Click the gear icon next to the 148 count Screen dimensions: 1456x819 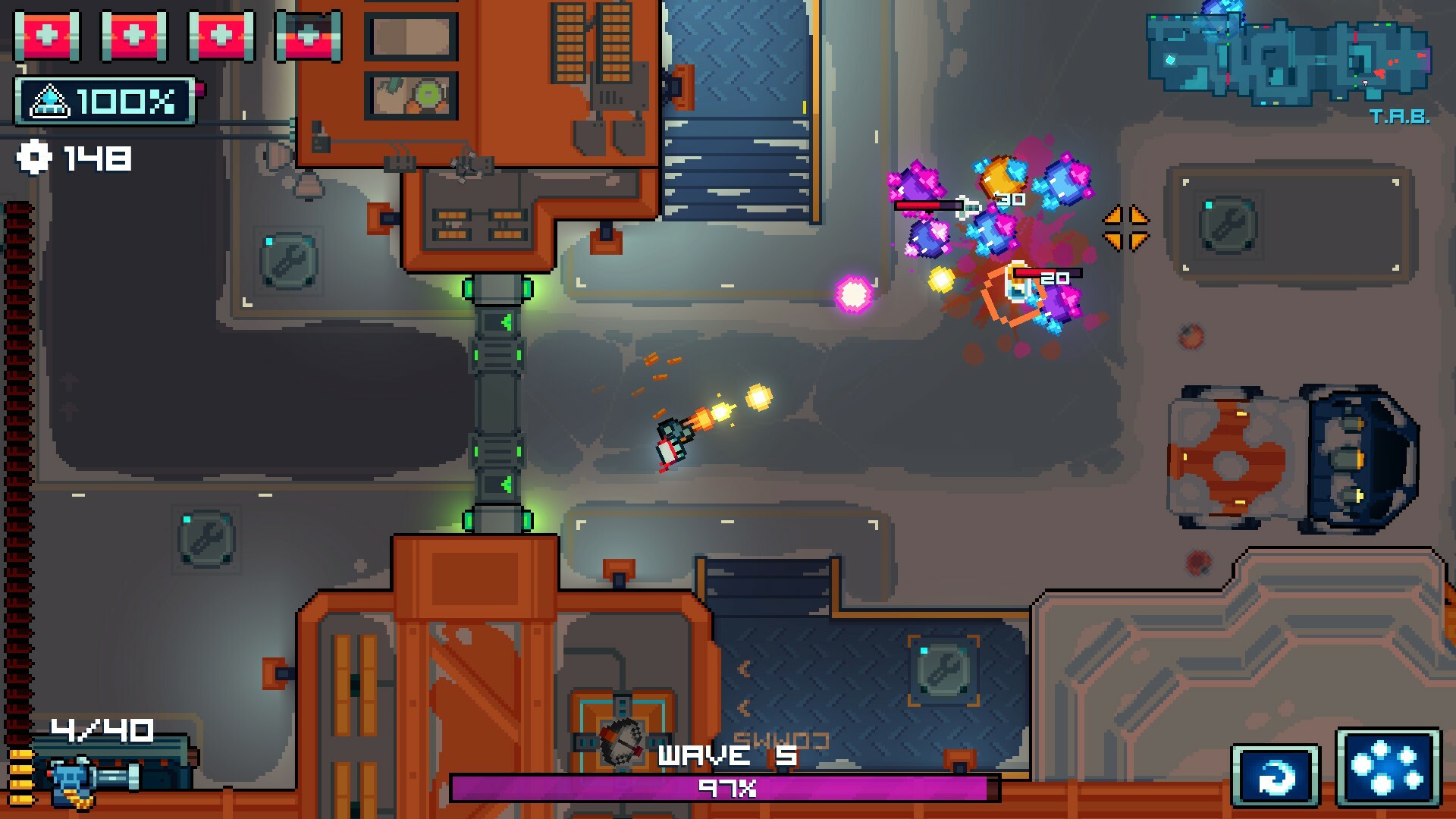click(36, 157)
